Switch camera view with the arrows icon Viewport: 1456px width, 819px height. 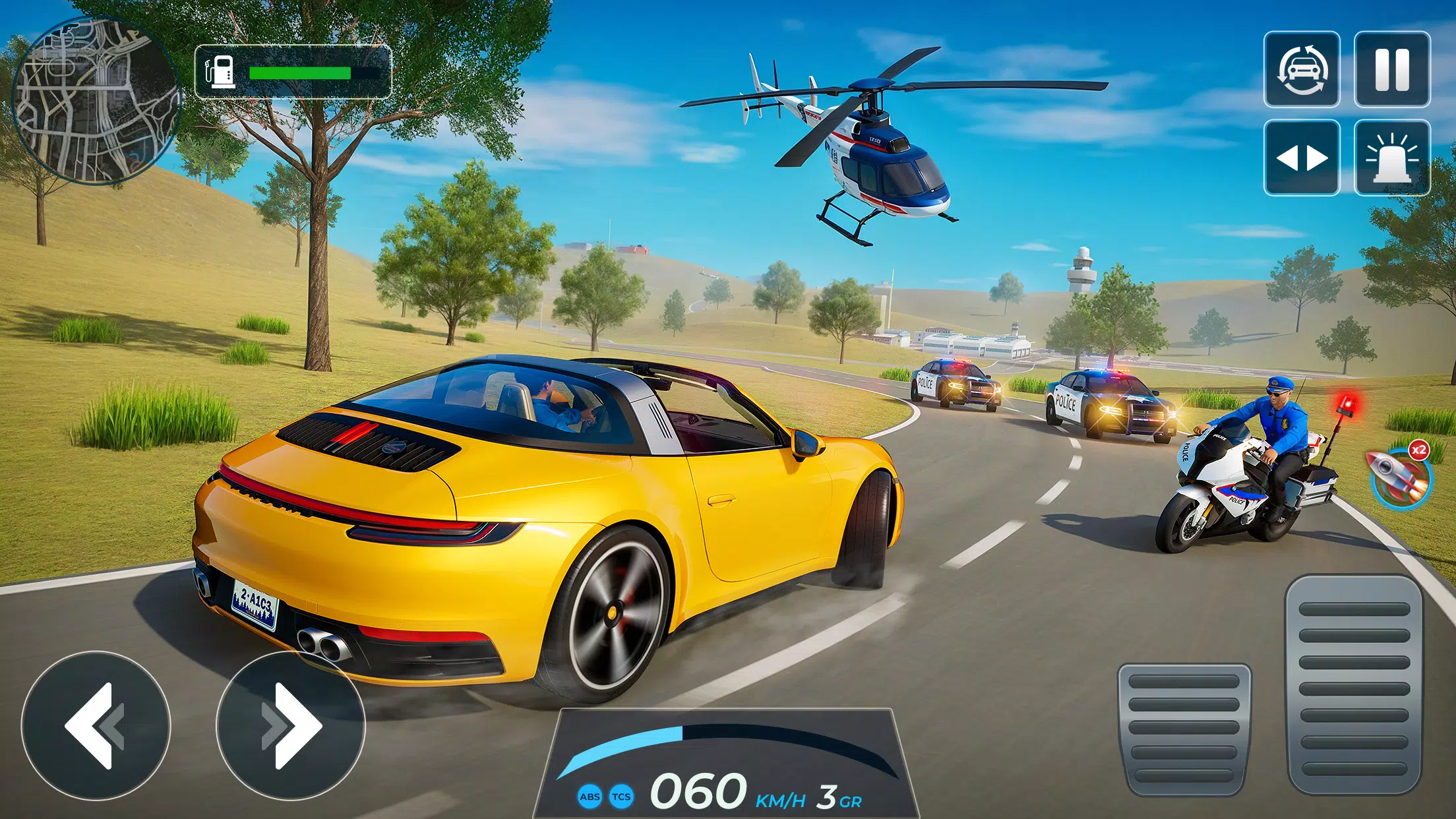pos(1302,157)
